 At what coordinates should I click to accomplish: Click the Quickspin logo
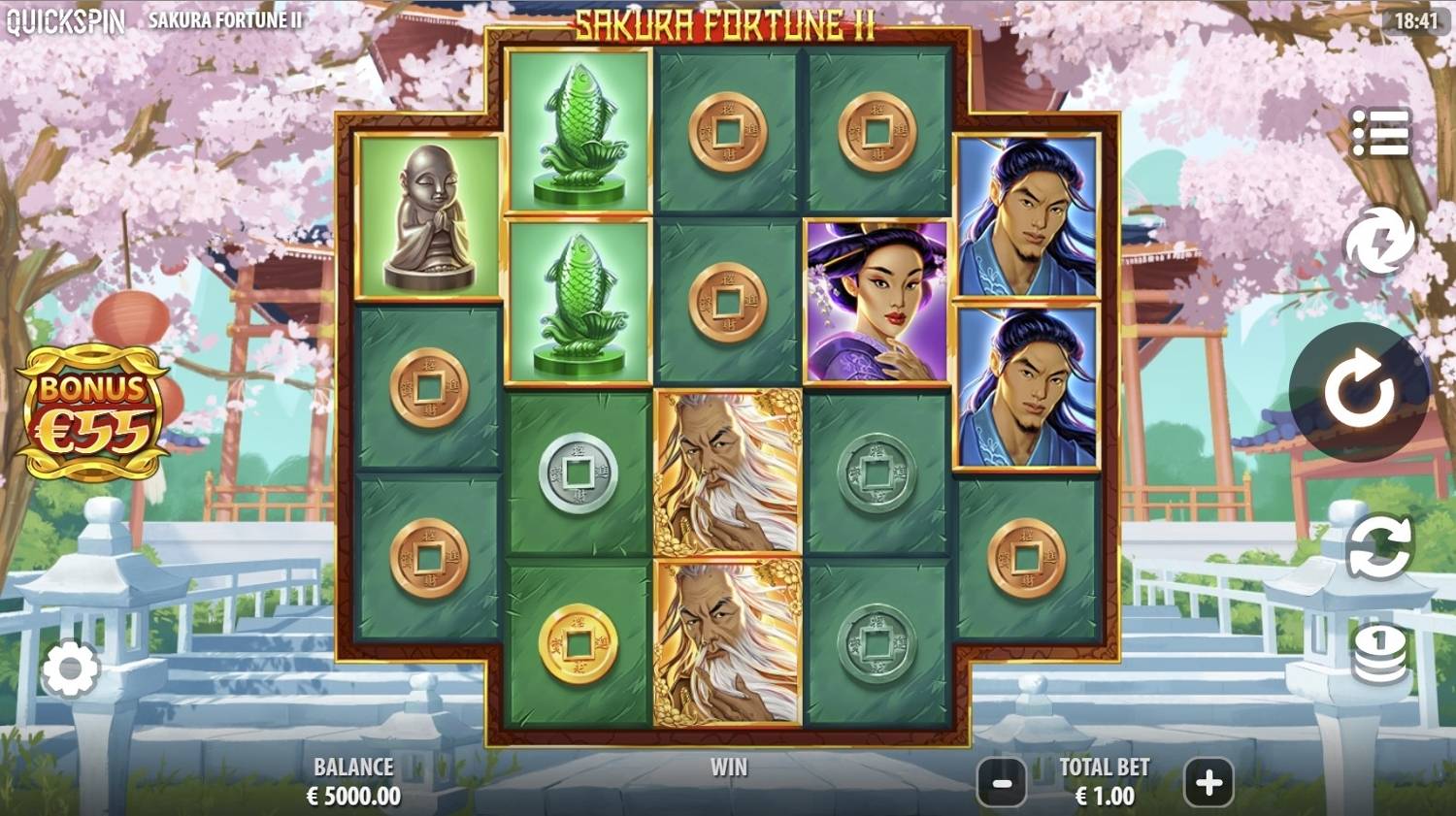click(x=66, y=17)
